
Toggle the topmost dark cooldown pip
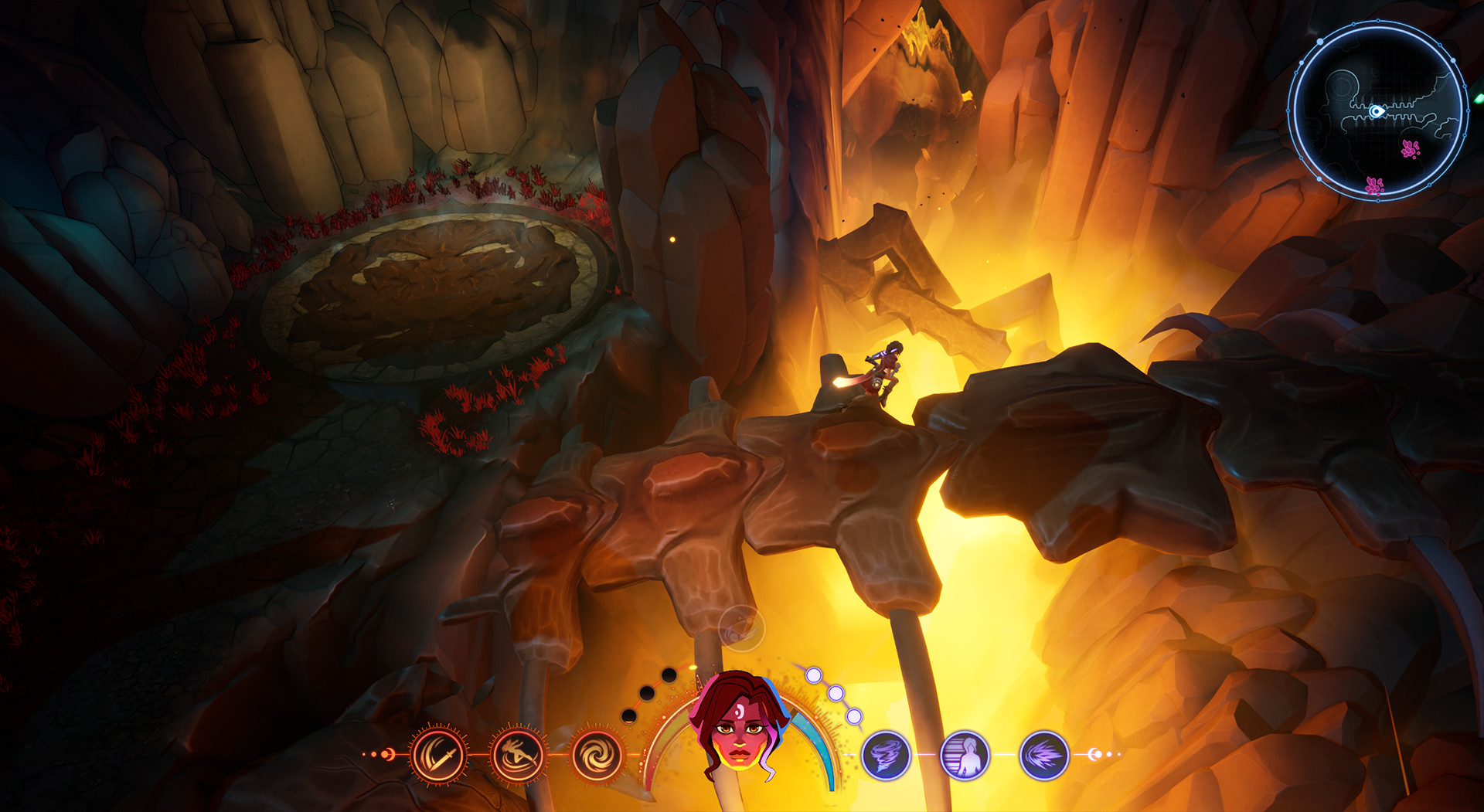pos(668,675)
